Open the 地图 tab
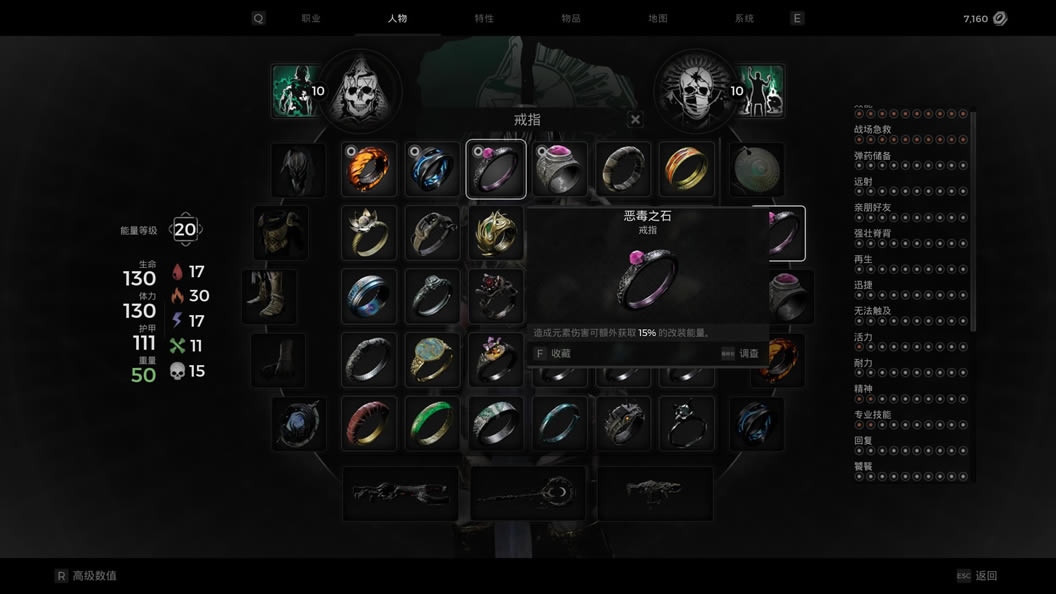1056x594 pixels. tap(658, 18)
